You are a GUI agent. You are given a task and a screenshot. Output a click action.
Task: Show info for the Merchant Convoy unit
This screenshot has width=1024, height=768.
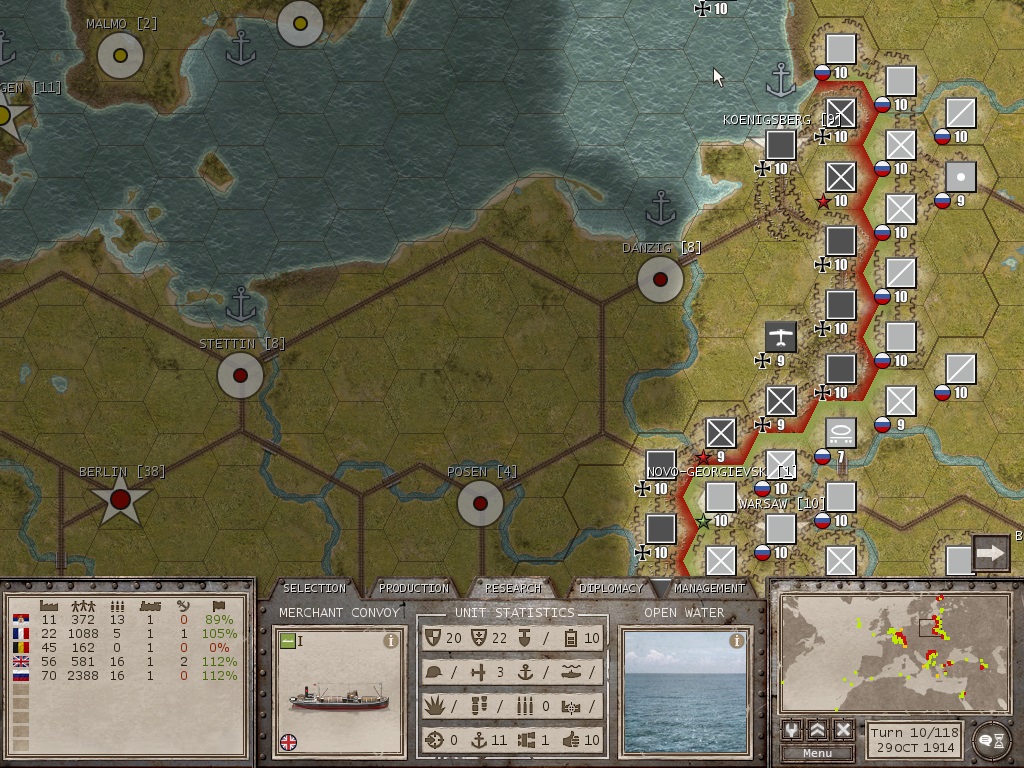click(391, 641)
